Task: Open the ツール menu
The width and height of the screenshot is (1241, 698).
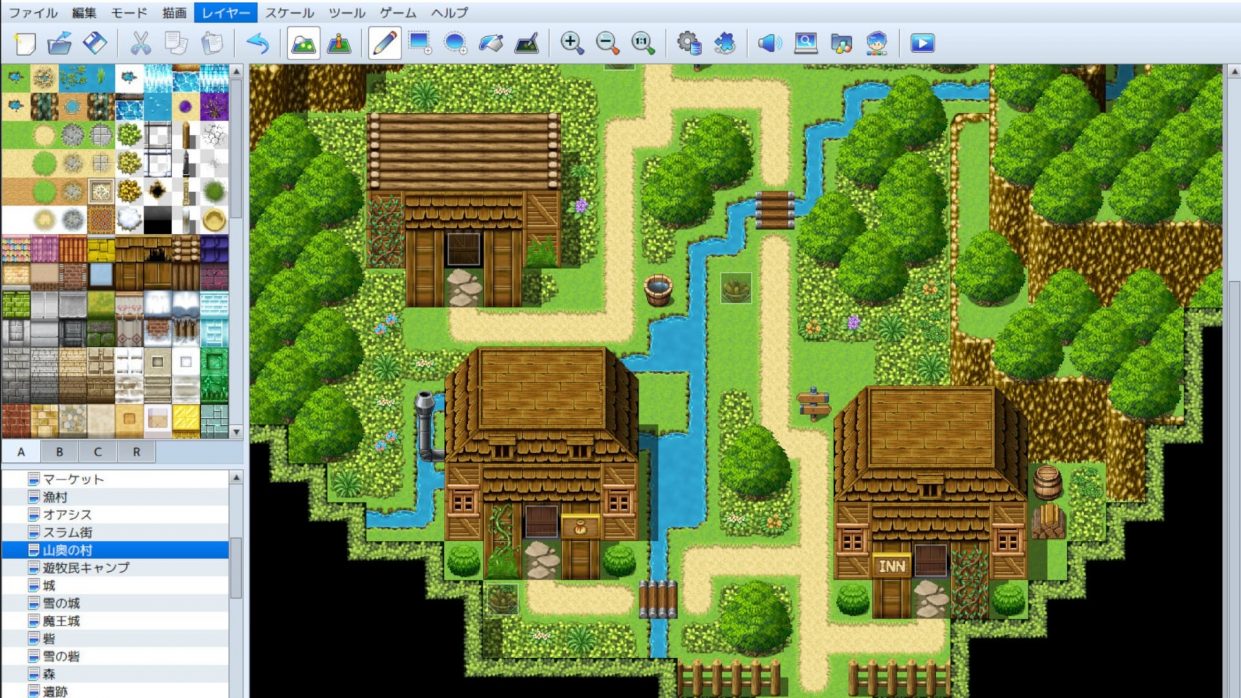Action: [x=347, y=13]
